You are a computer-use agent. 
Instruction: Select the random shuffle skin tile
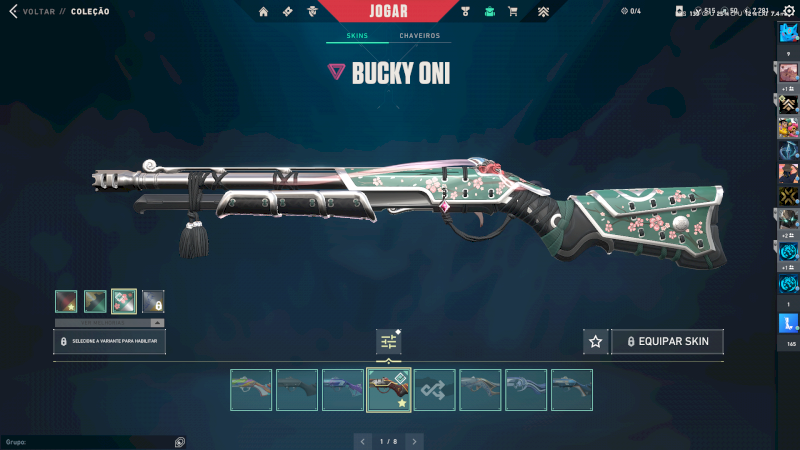point(435,390)
